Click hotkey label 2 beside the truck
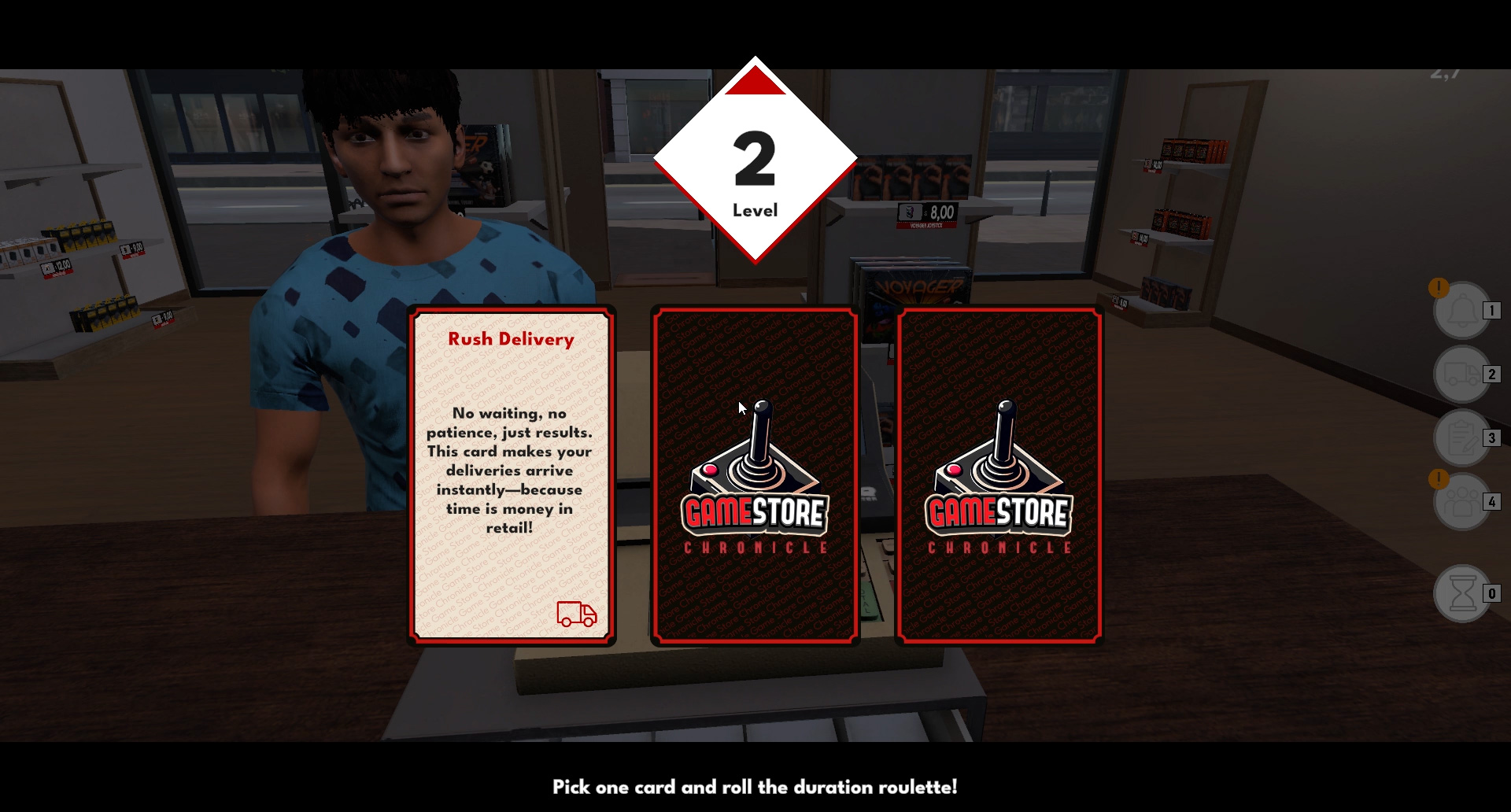1511x812 pixels. 1490,375
